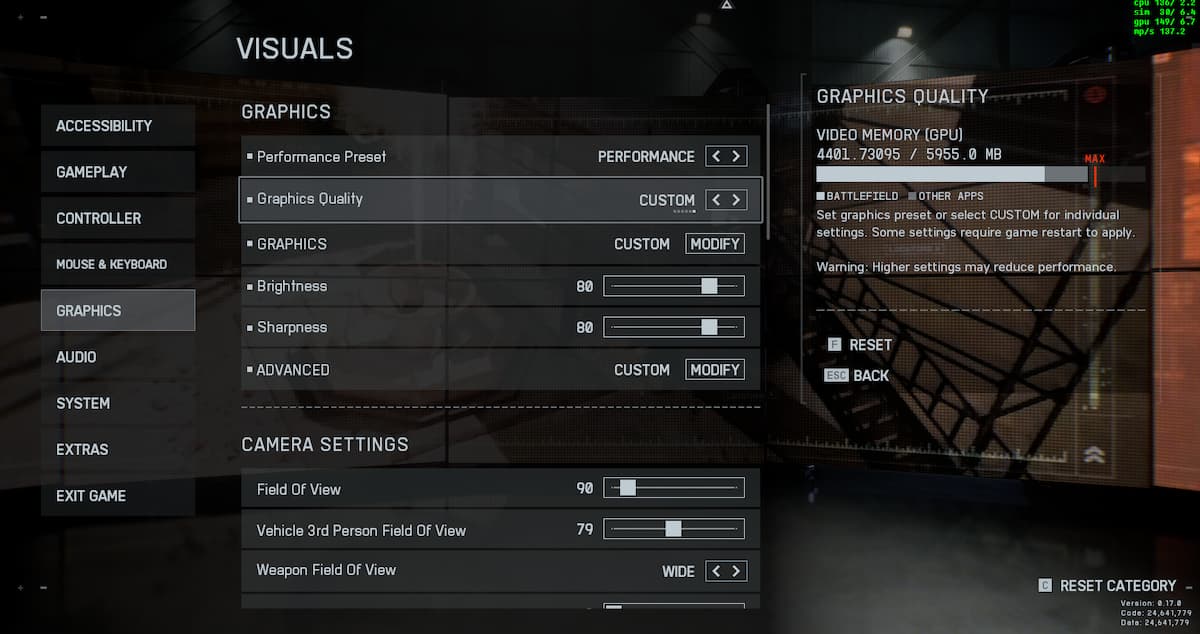Open the Audio settings section

point(117,357)
